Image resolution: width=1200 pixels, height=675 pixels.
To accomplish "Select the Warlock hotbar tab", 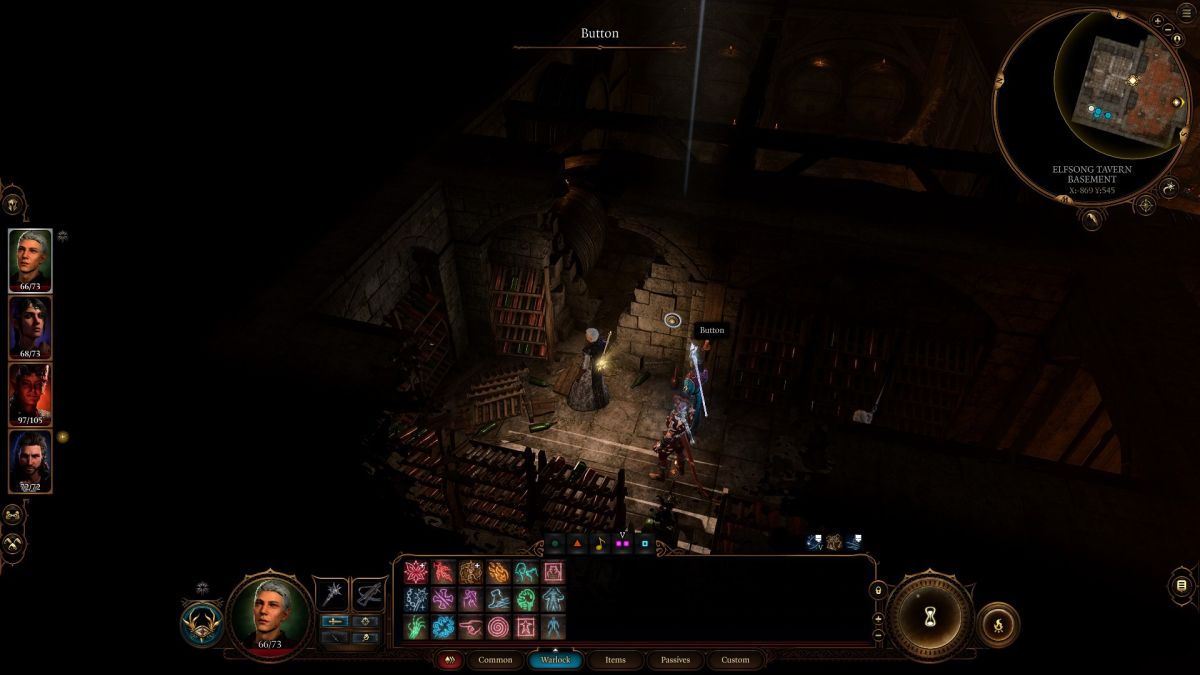I will pyautogui.click(x=555, y=660).
